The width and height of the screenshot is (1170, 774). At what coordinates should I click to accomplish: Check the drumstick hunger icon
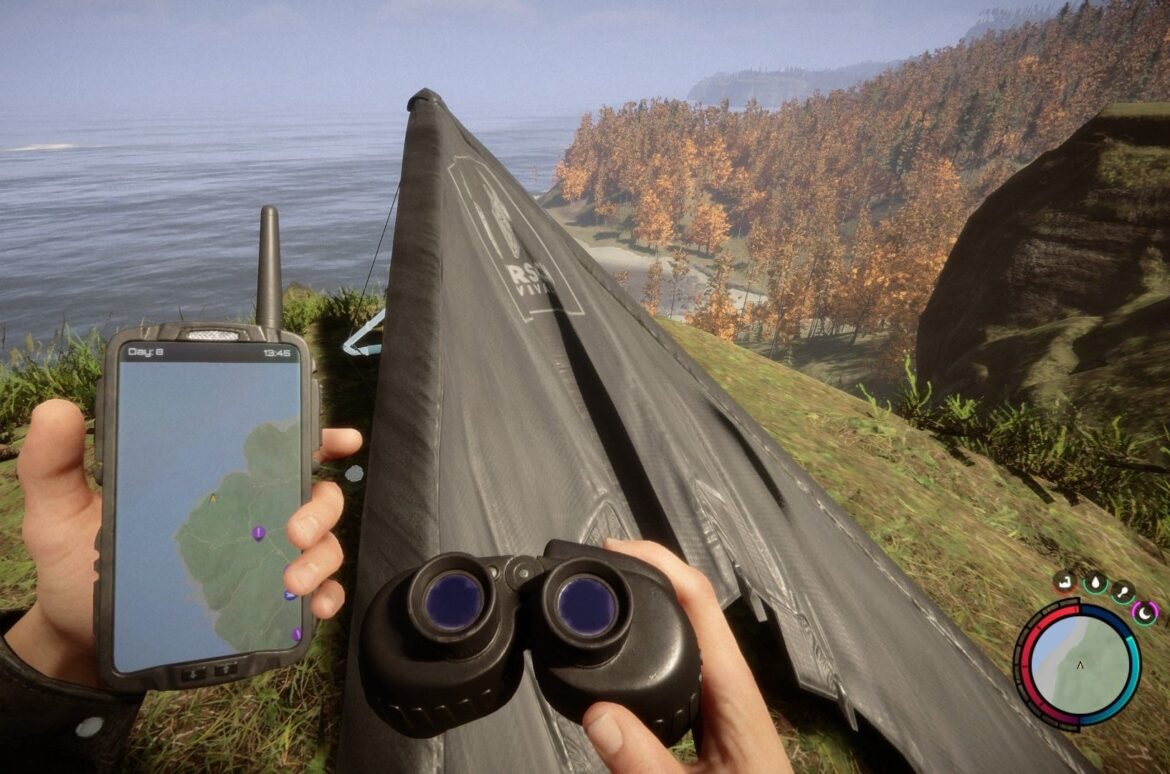[x=1122, y=593]
